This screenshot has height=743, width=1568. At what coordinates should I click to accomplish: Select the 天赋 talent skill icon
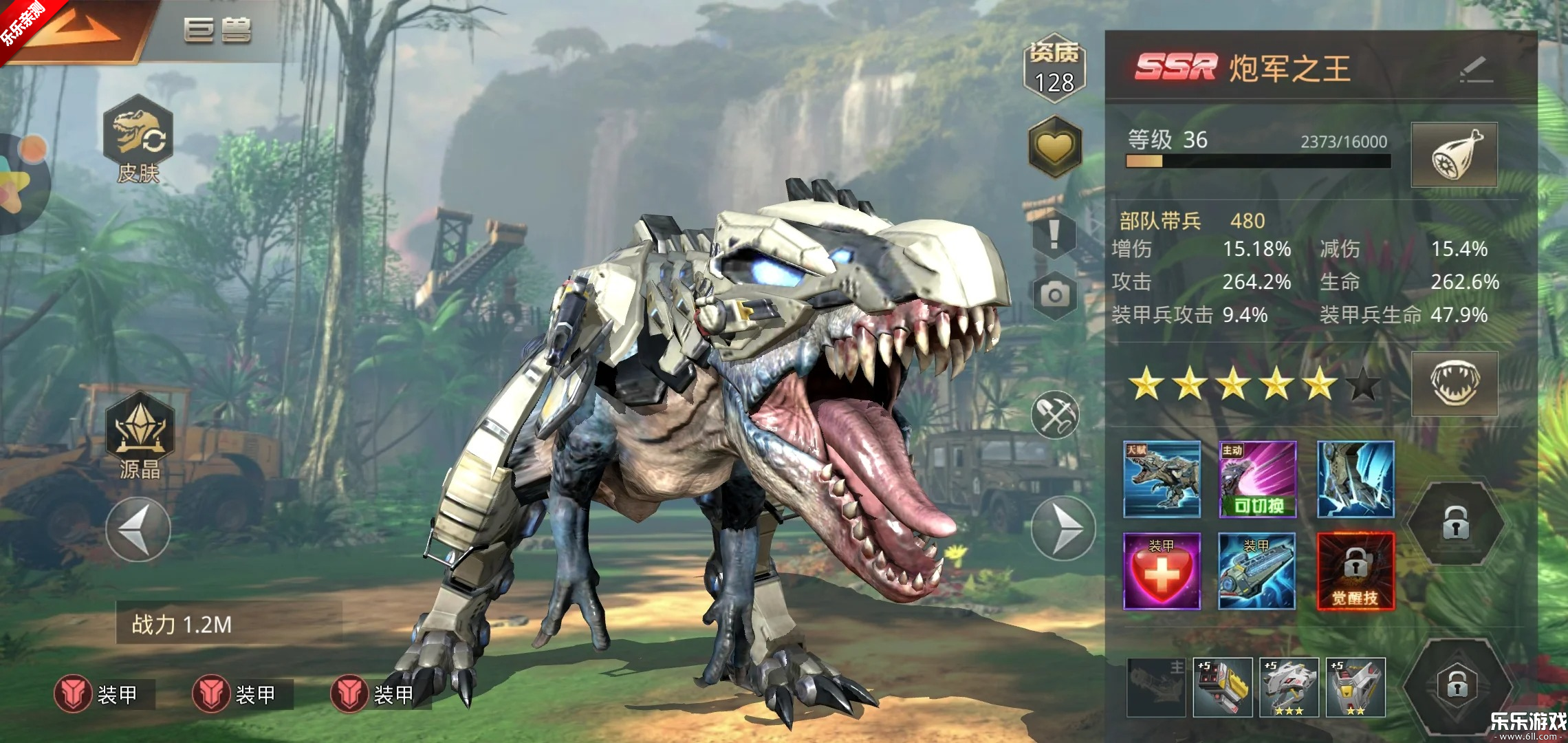coord(1162,480)
